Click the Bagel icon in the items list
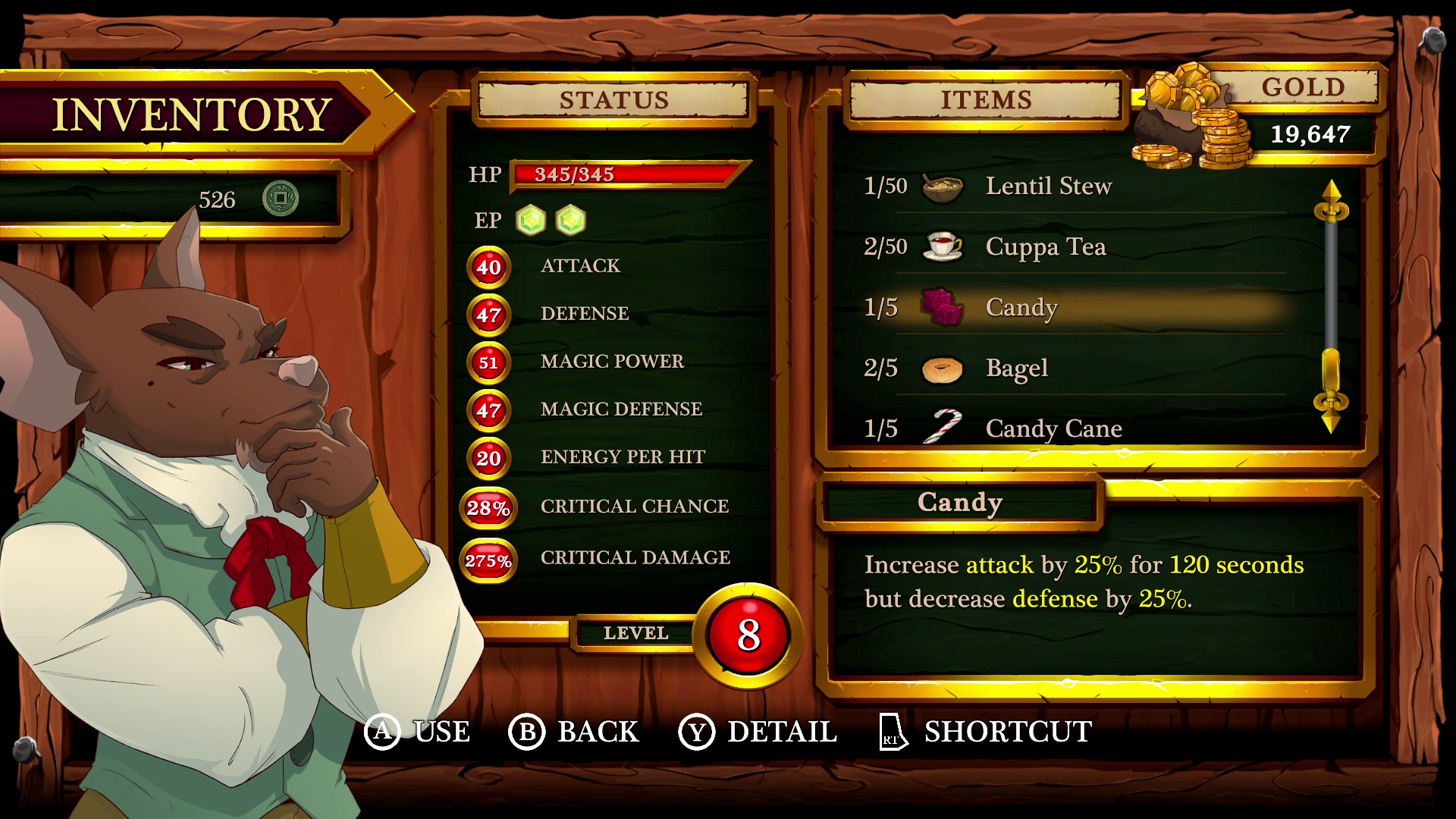 [940, 368]
